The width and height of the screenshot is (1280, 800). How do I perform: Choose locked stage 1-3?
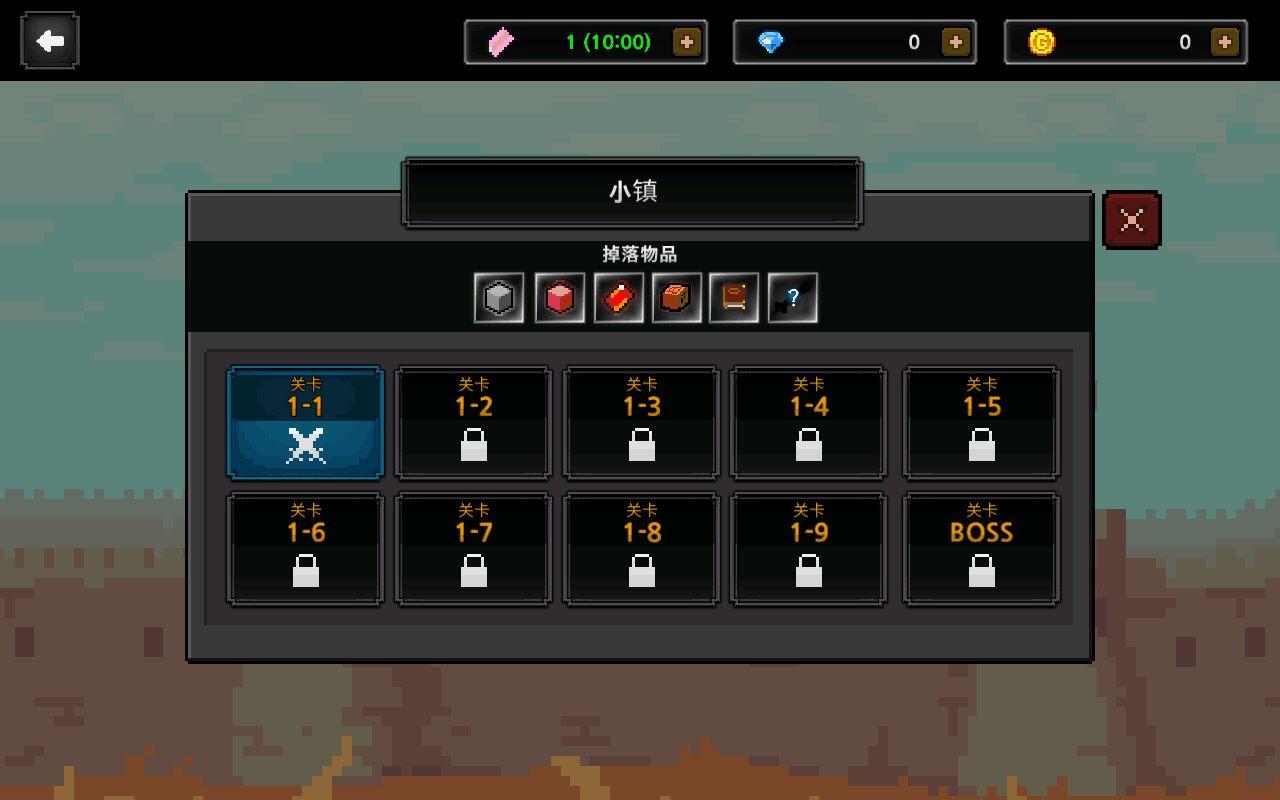point(641,423)
